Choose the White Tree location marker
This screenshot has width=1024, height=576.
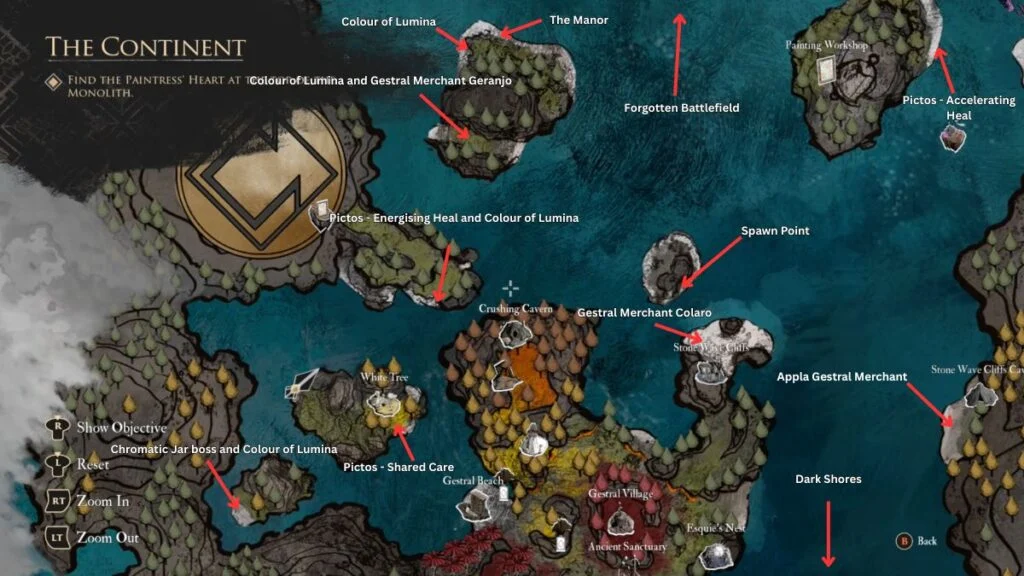(x=383, y=401)
